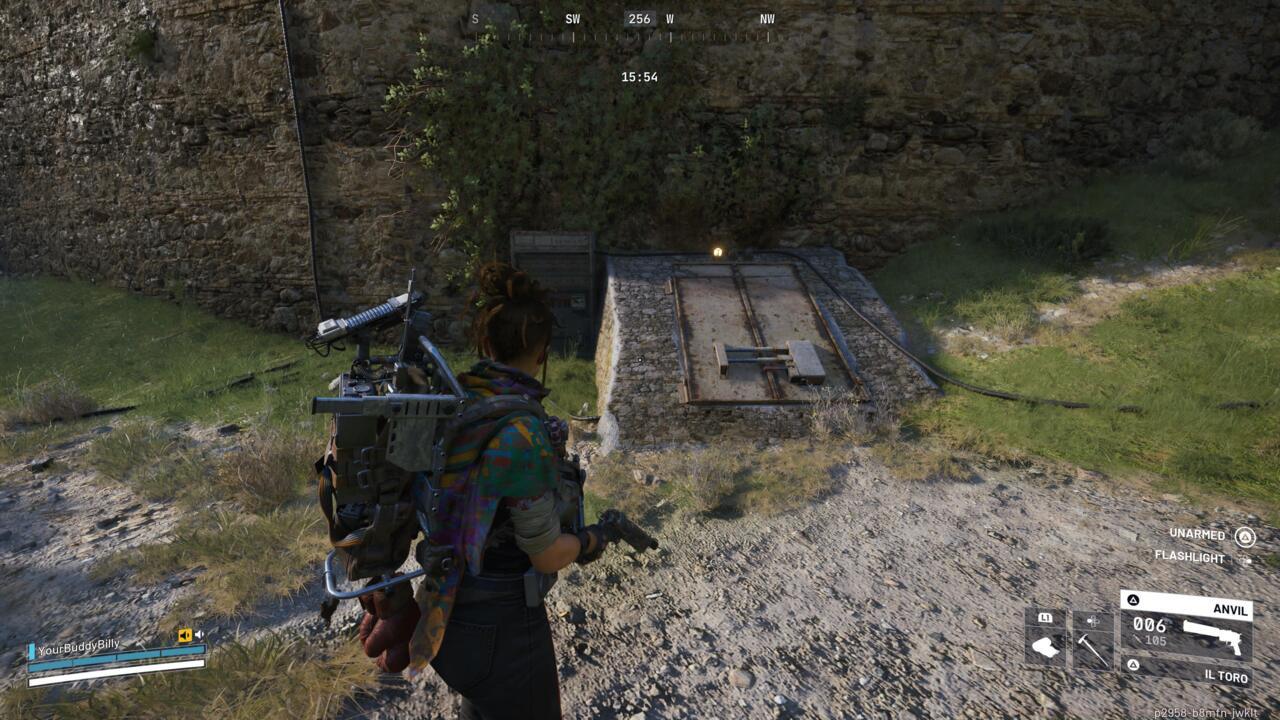This screenshot has width=1280, height=720.
Task: Click the yellow speaker icon above YourBuddyBilly
Action: pyautogui.click(x=185, y=635)
